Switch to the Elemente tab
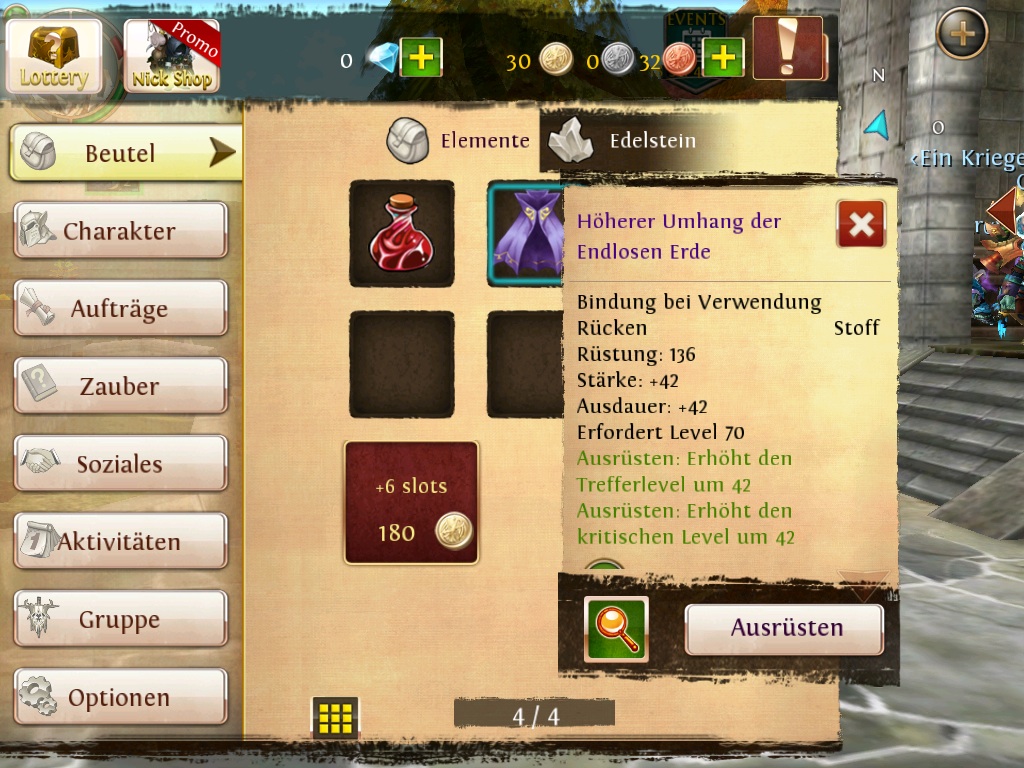This screenshot has width=1024, height=768. [x=459, y=141]
